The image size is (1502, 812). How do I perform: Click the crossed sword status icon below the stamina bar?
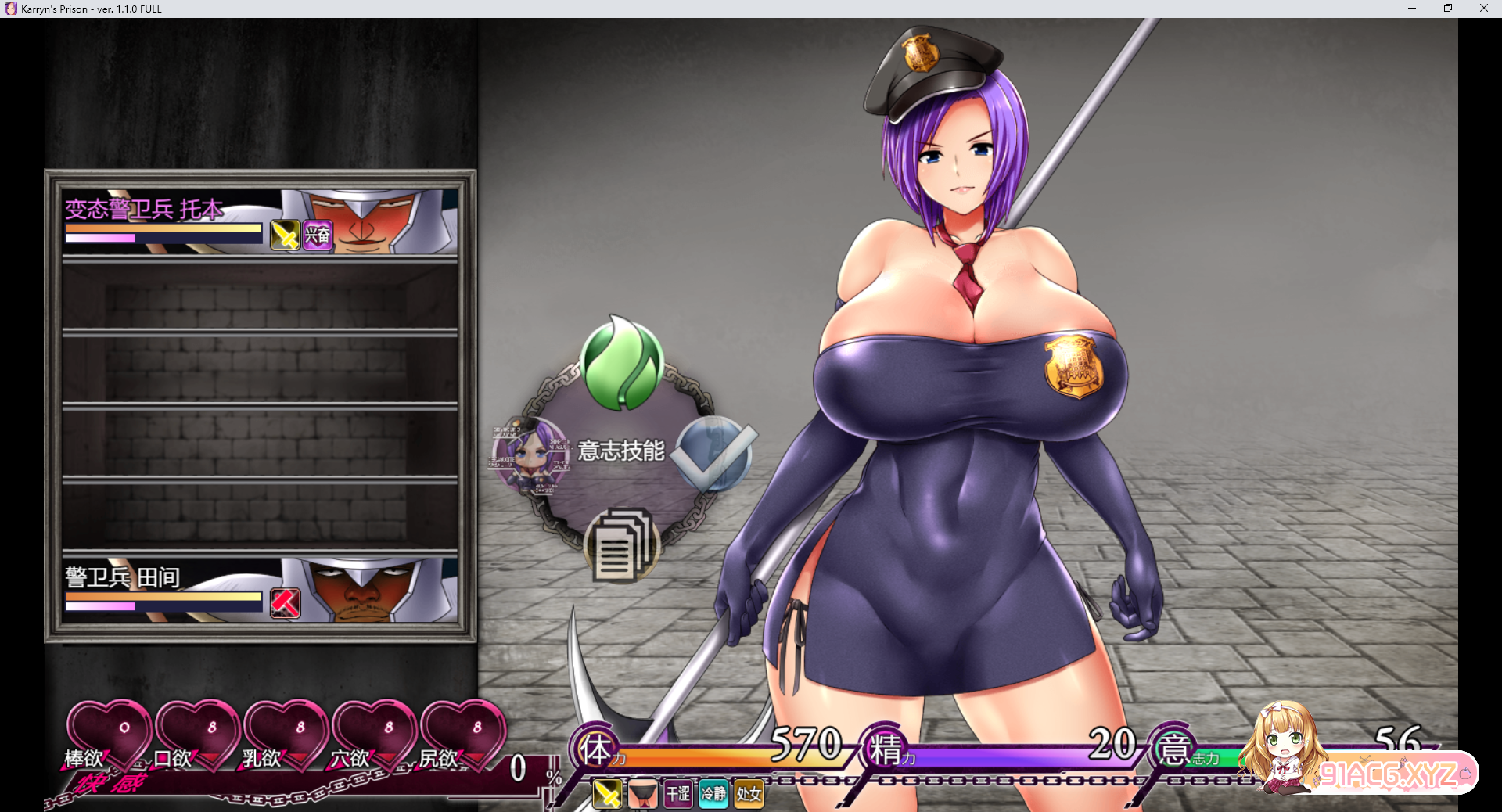coord(607,794)
